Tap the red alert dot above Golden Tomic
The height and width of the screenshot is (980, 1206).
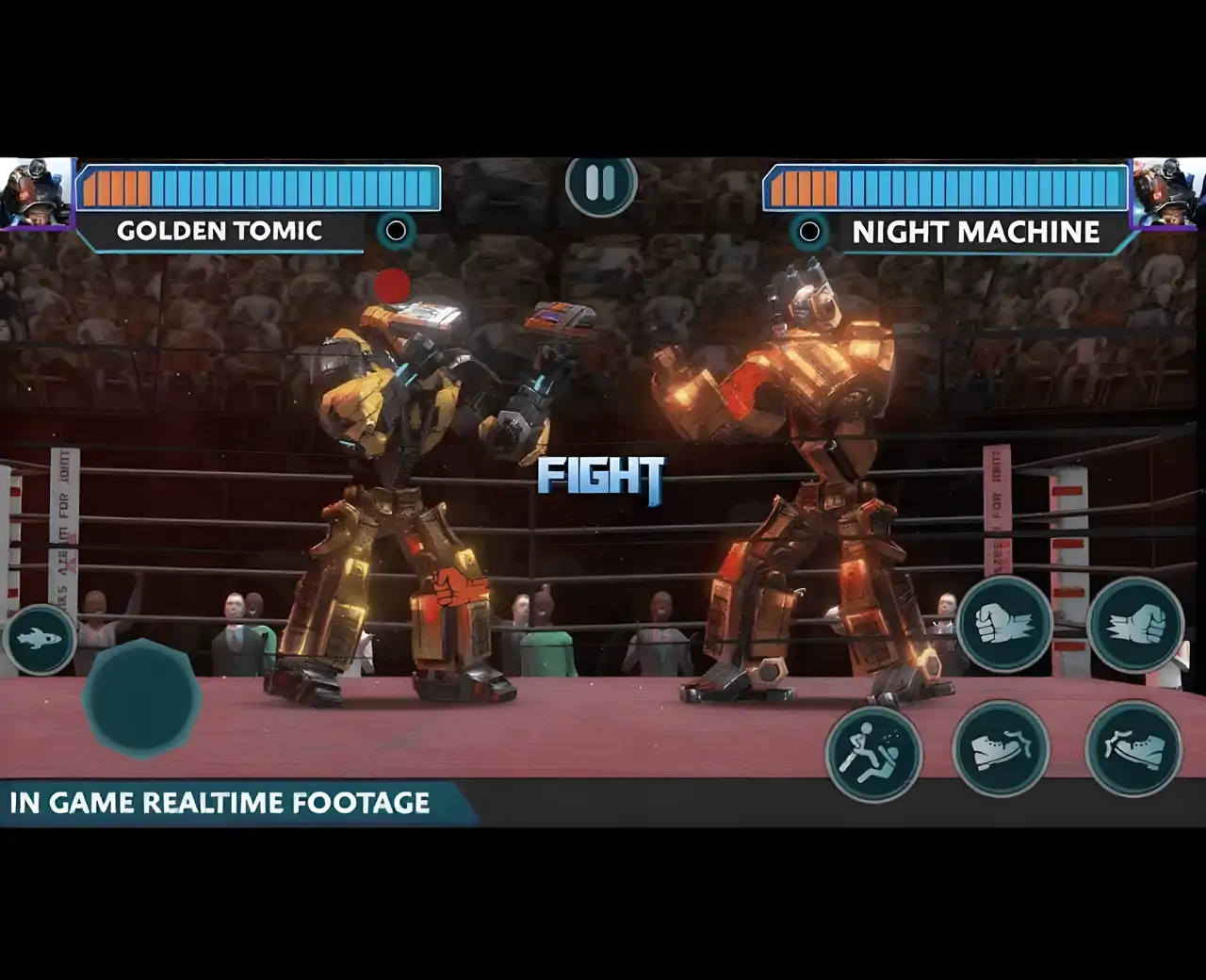[390, 285]
